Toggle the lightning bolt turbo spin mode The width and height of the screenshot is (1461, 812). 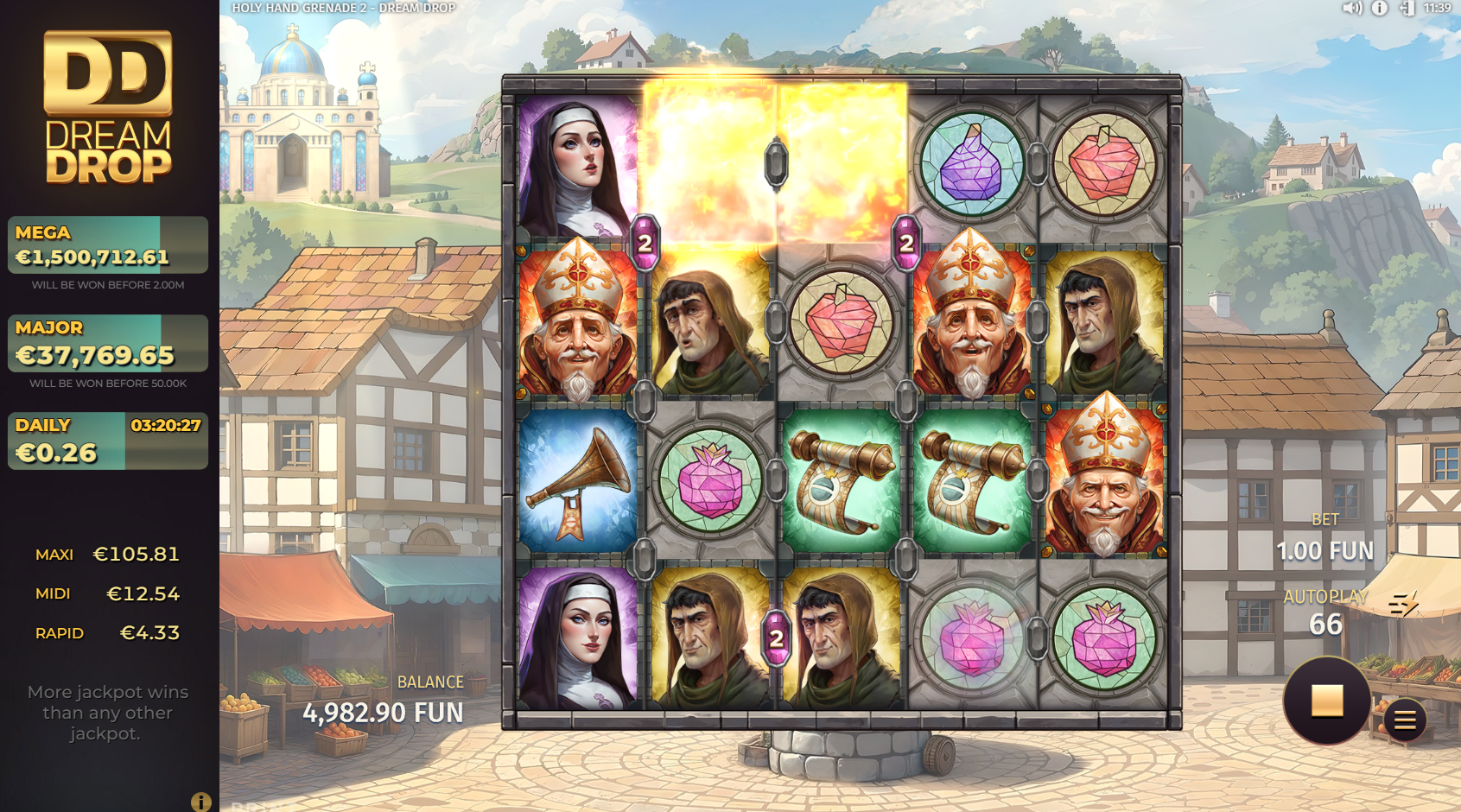1403,604
